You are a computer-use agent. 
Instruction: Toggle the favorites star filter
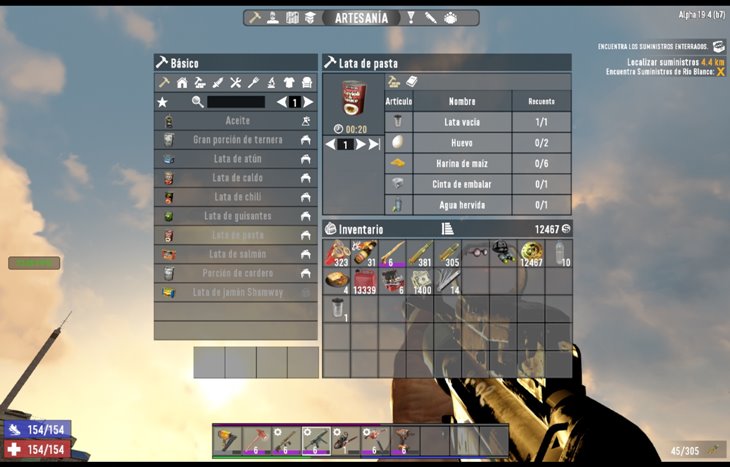[x=163, y=102]
